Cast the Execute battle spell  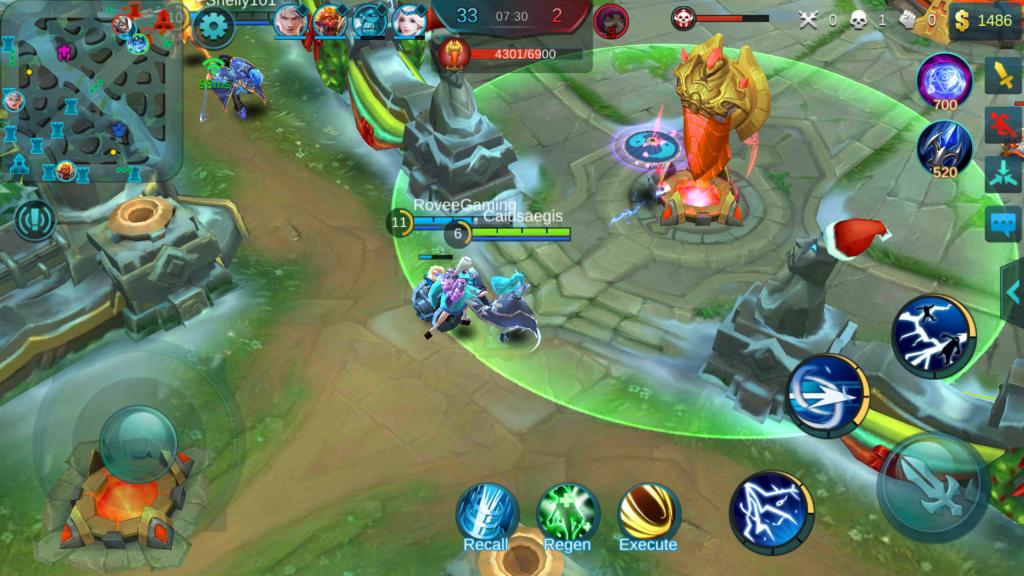[x=648, y=512]
